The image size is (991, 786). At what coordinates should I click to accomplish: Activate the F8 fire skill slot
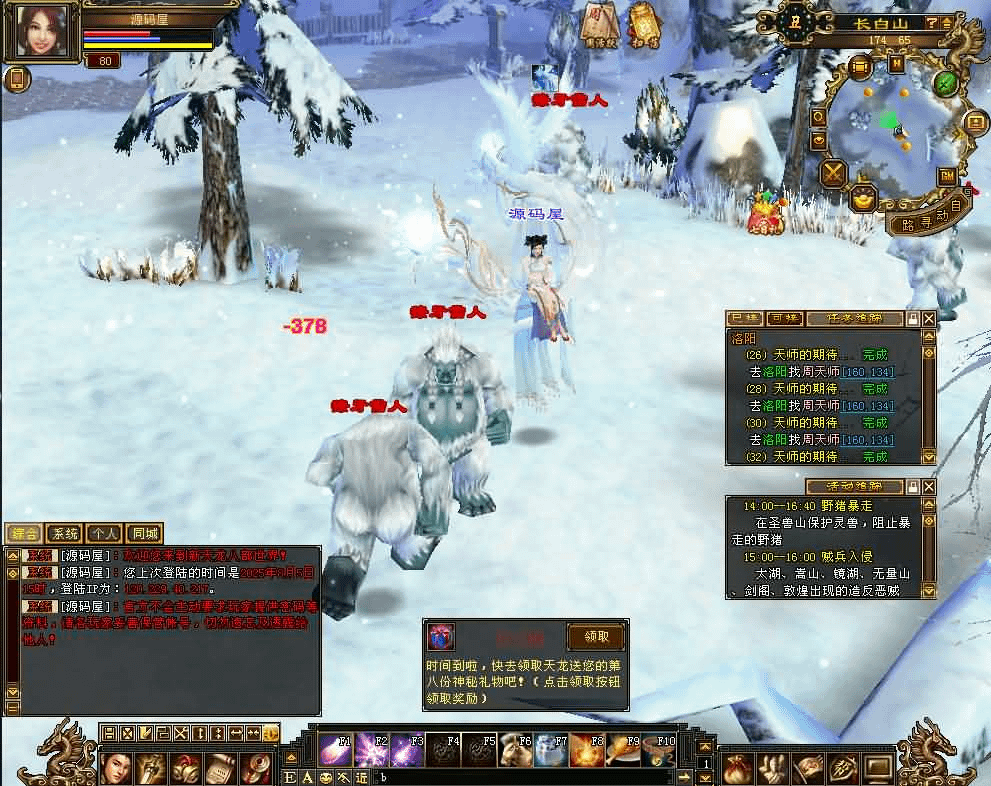click(586, 748)
